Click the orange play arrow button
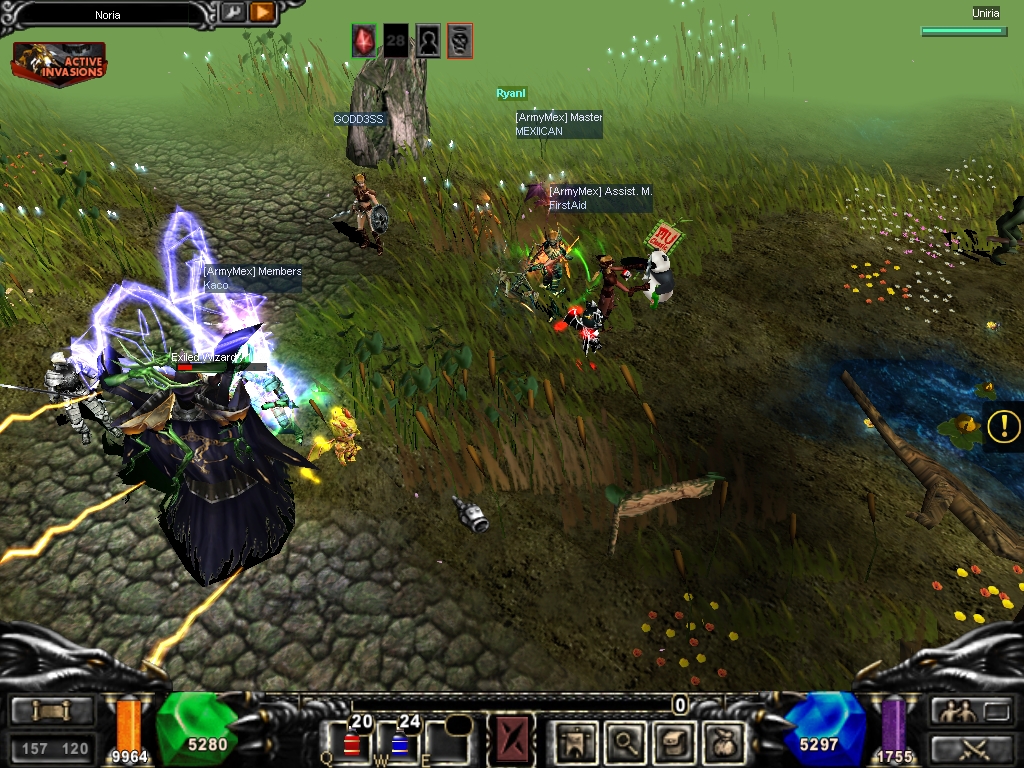This screenshot has height=768, width=1024. 262,12
